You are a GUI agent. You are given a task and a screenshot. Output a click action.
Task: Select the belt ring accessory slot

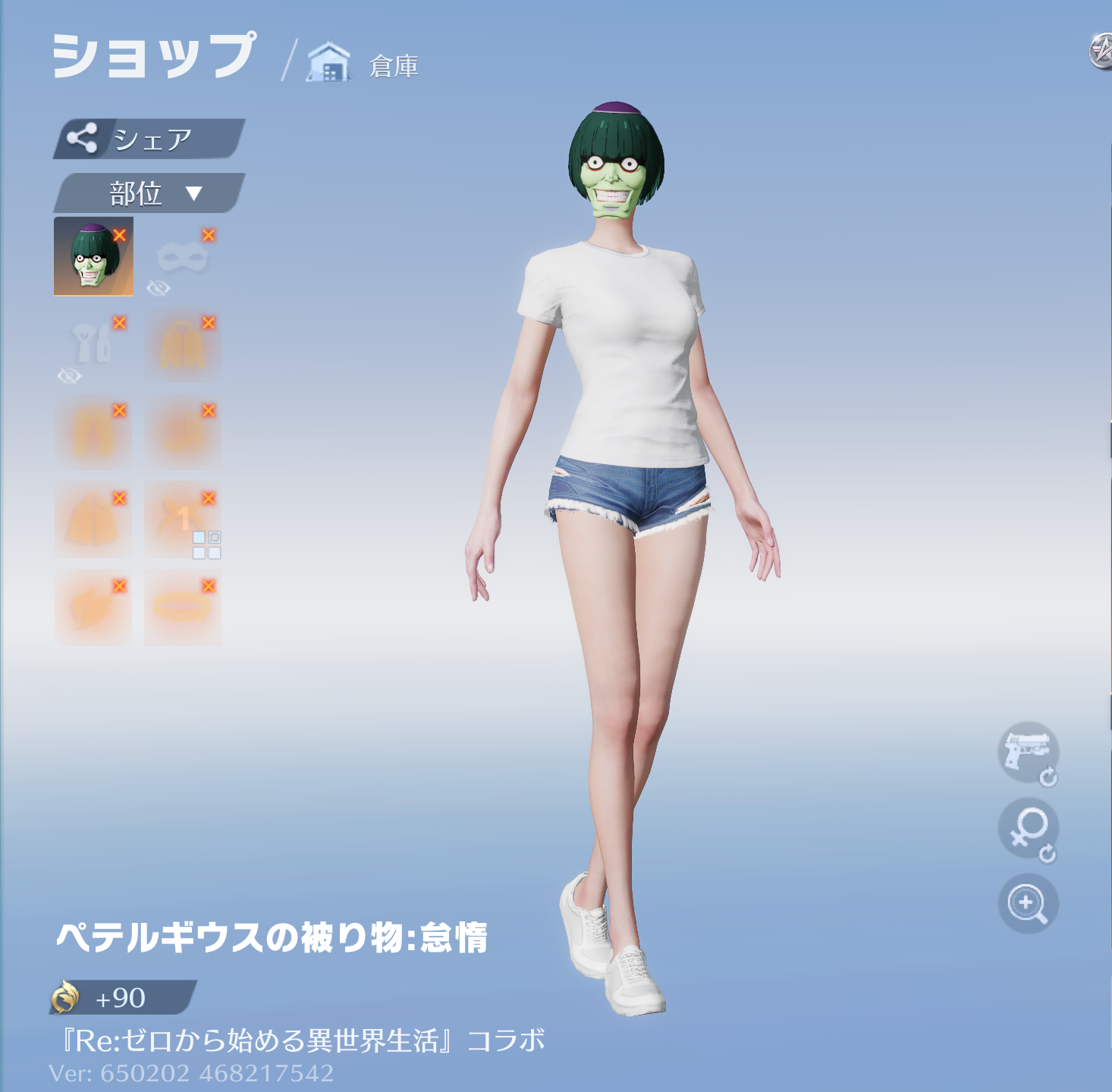point(182,608)
